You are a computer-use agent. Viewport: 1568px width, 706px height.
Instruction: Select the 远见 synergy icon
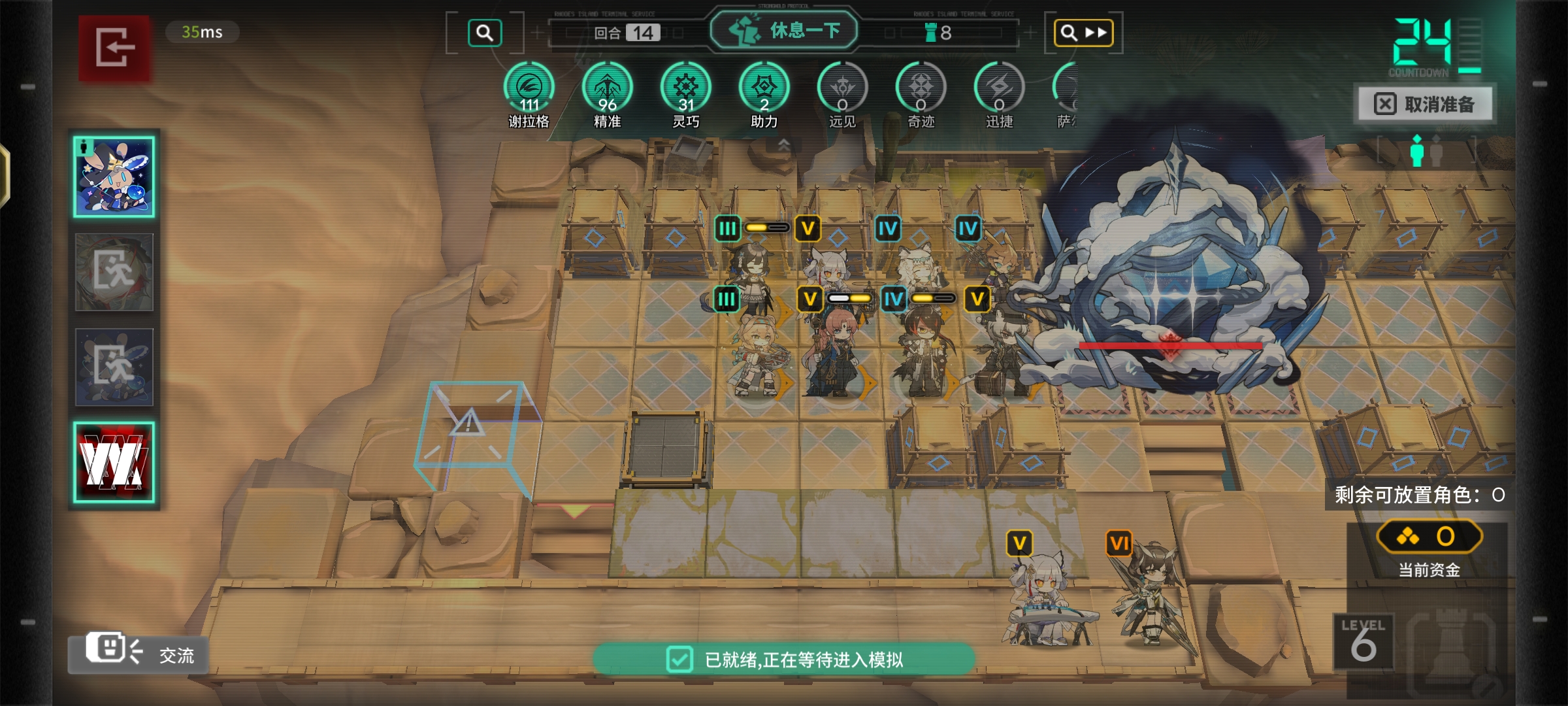click(x=843, y=88)
